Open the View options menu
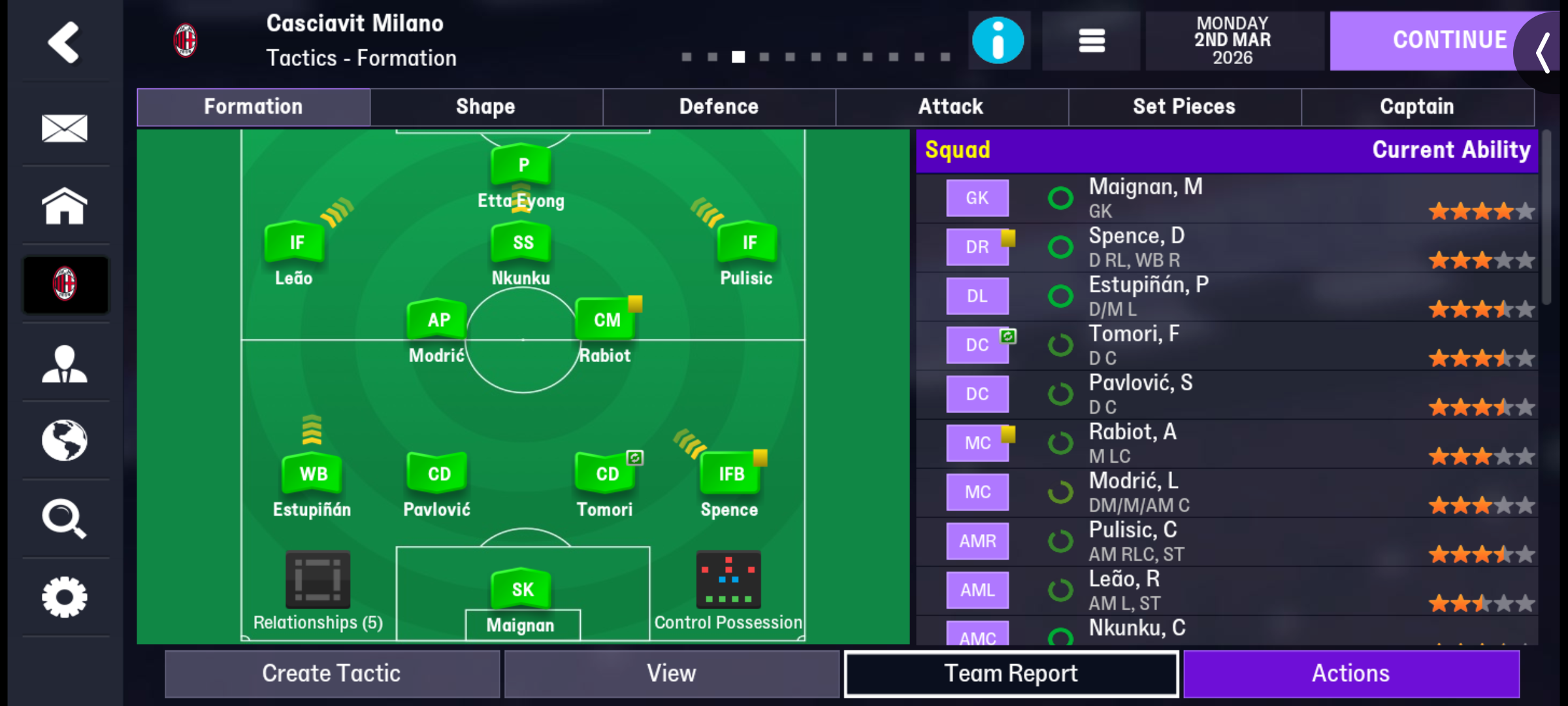 click(x=670, y=673)
